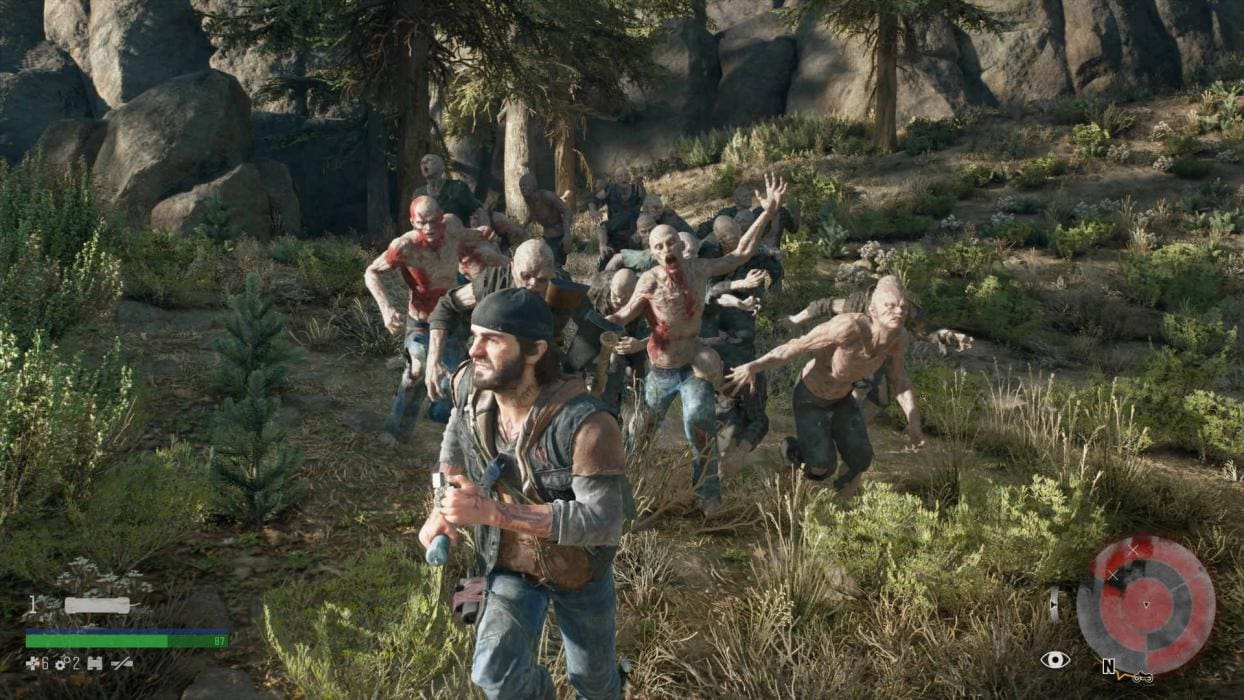
Task: Click the crossed-out item icon
Action: (x=123, y=663)
